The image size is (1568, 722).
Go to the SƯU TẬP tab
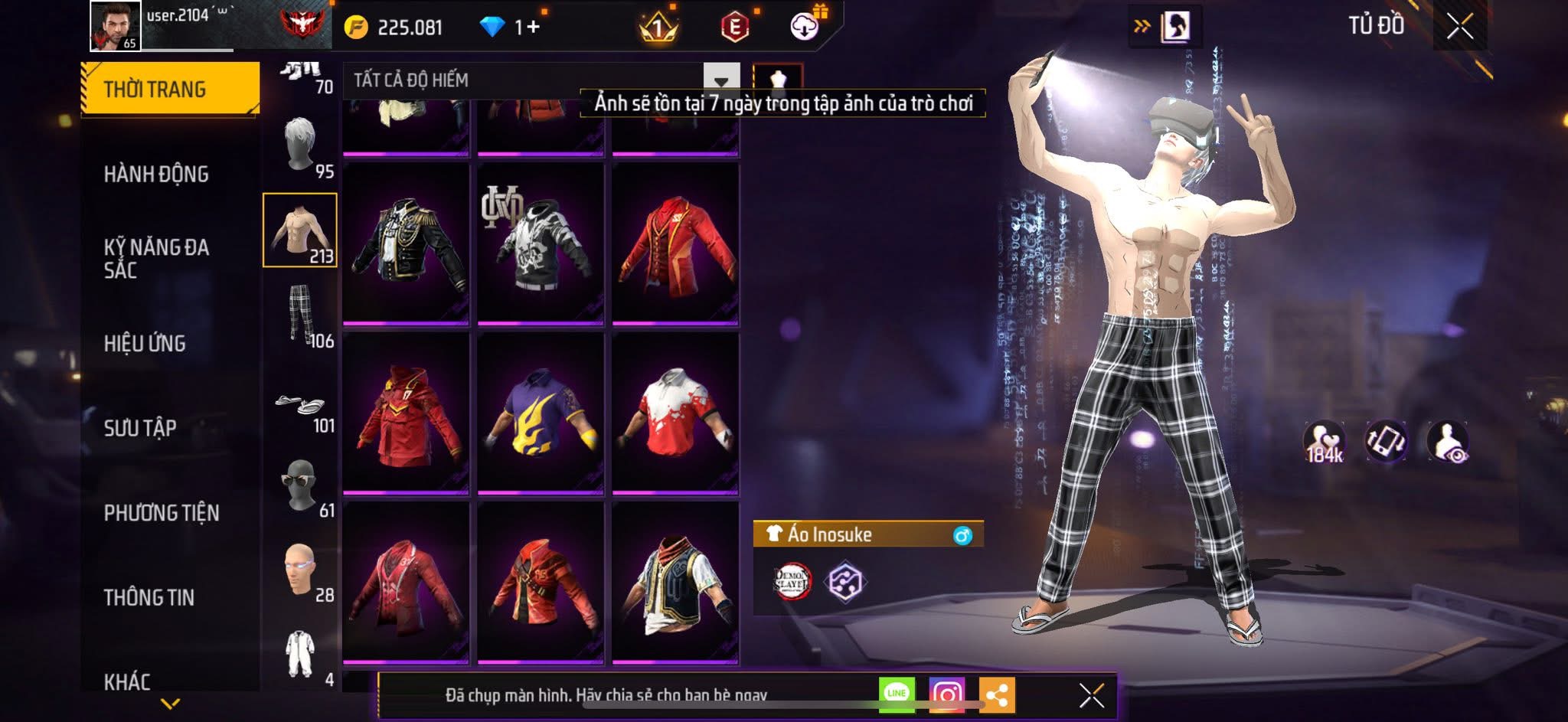pos(140,427)
